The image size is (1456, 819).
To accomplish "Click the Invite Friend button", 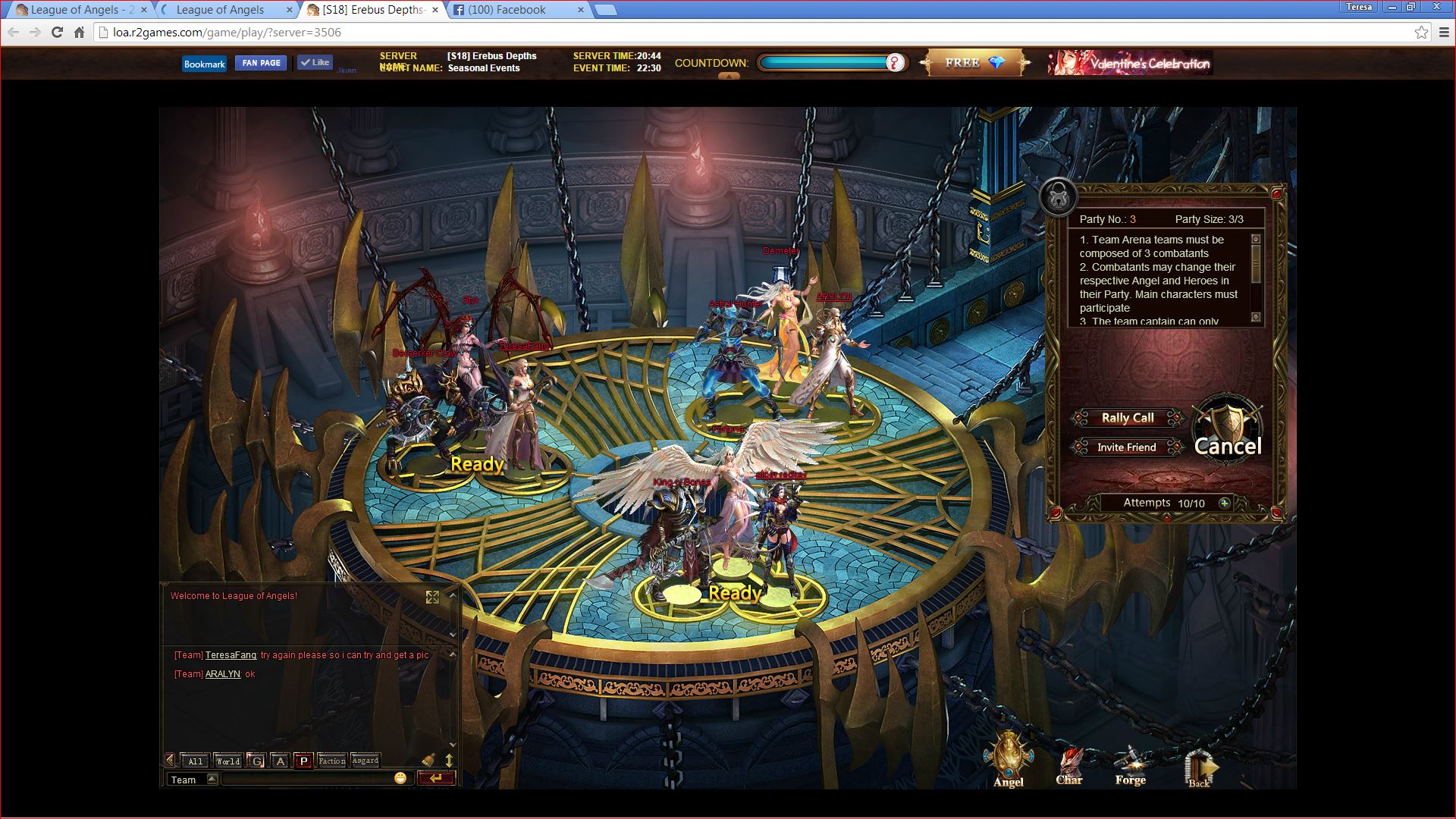I will coord(1127,447).
